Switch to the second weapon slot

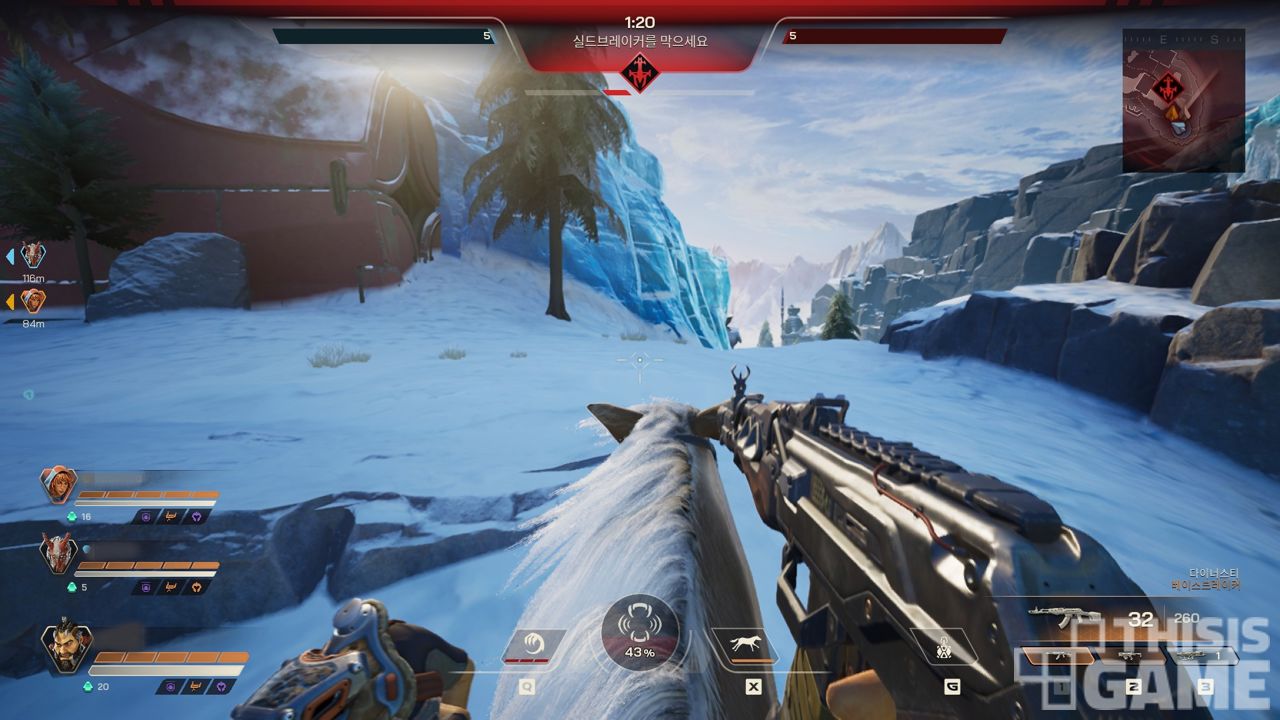coord(1131,657)
